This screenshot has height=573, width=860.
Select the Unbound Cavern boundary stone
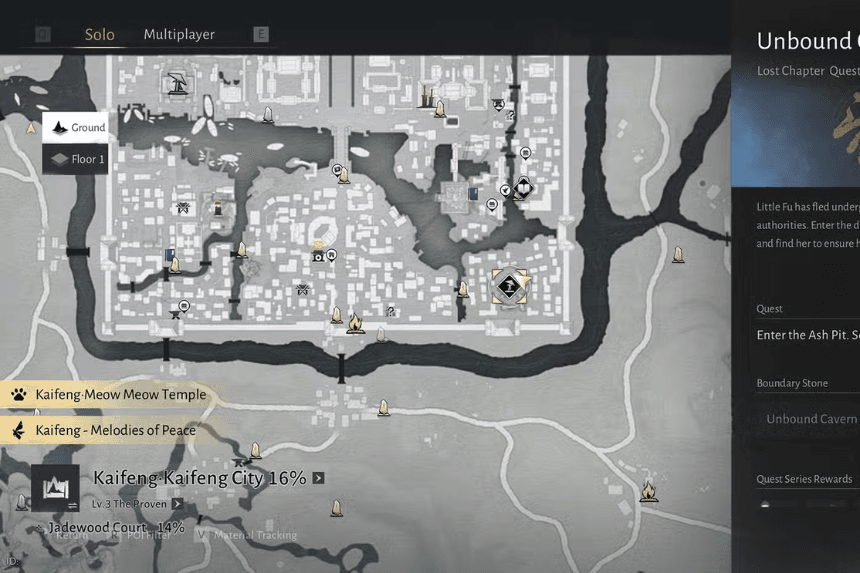pos(810,419)
